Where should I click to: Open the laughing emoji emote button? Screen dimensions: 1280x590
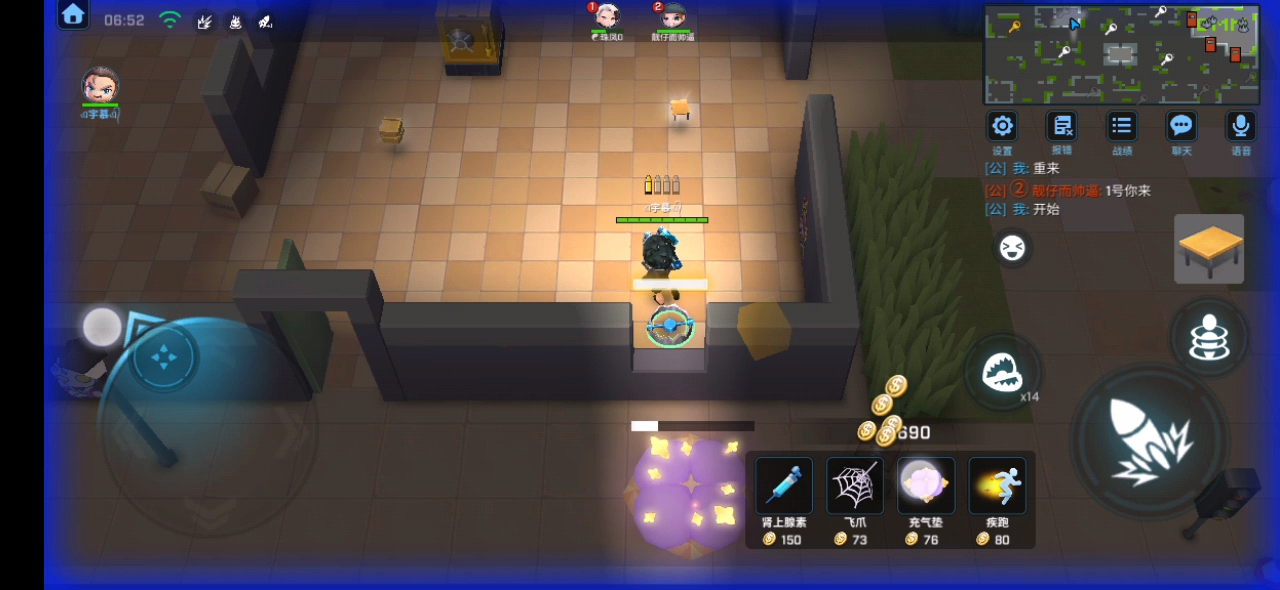[1012, 248]
